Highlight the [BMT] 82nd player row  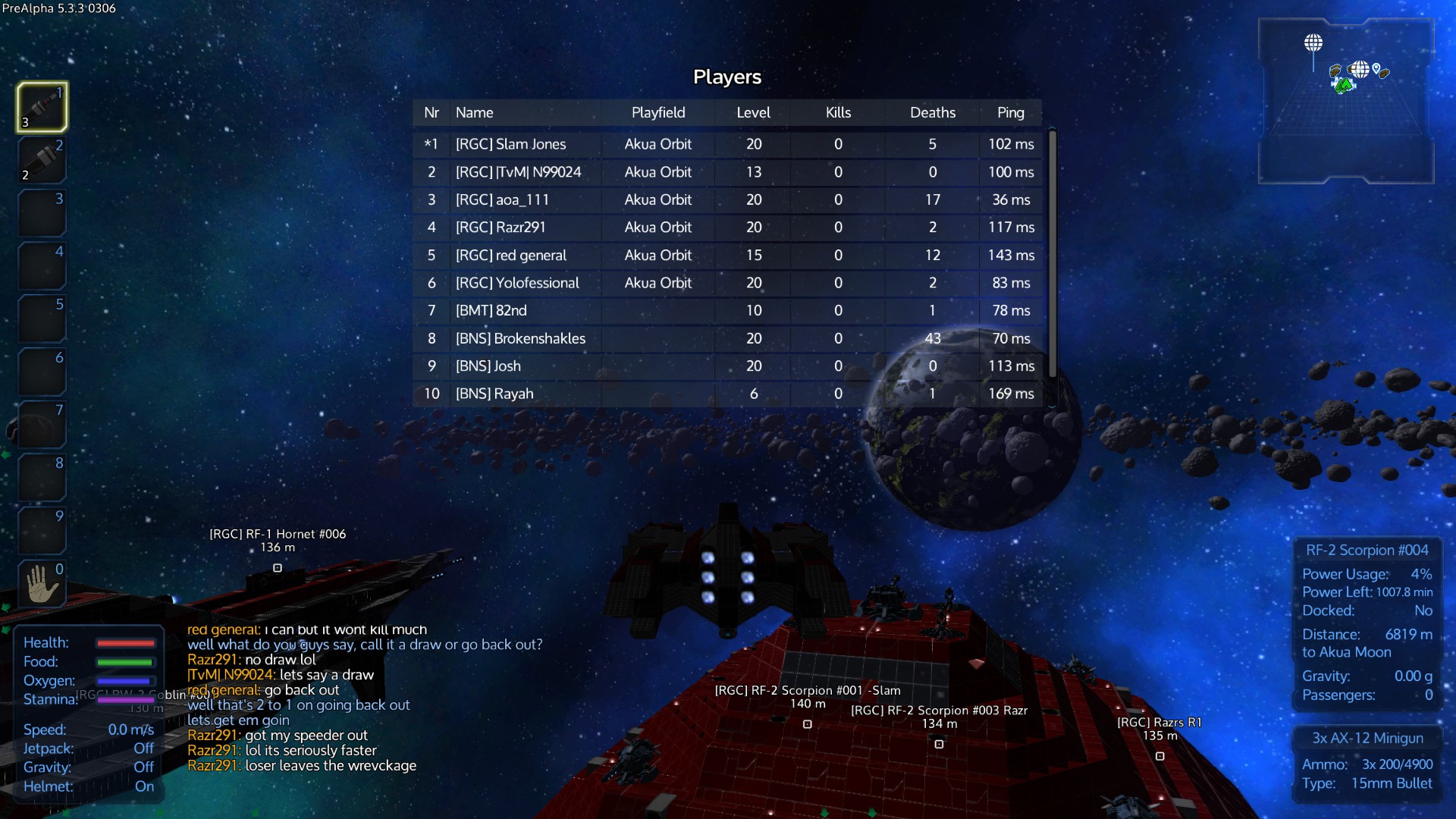[x=491, y=311]
